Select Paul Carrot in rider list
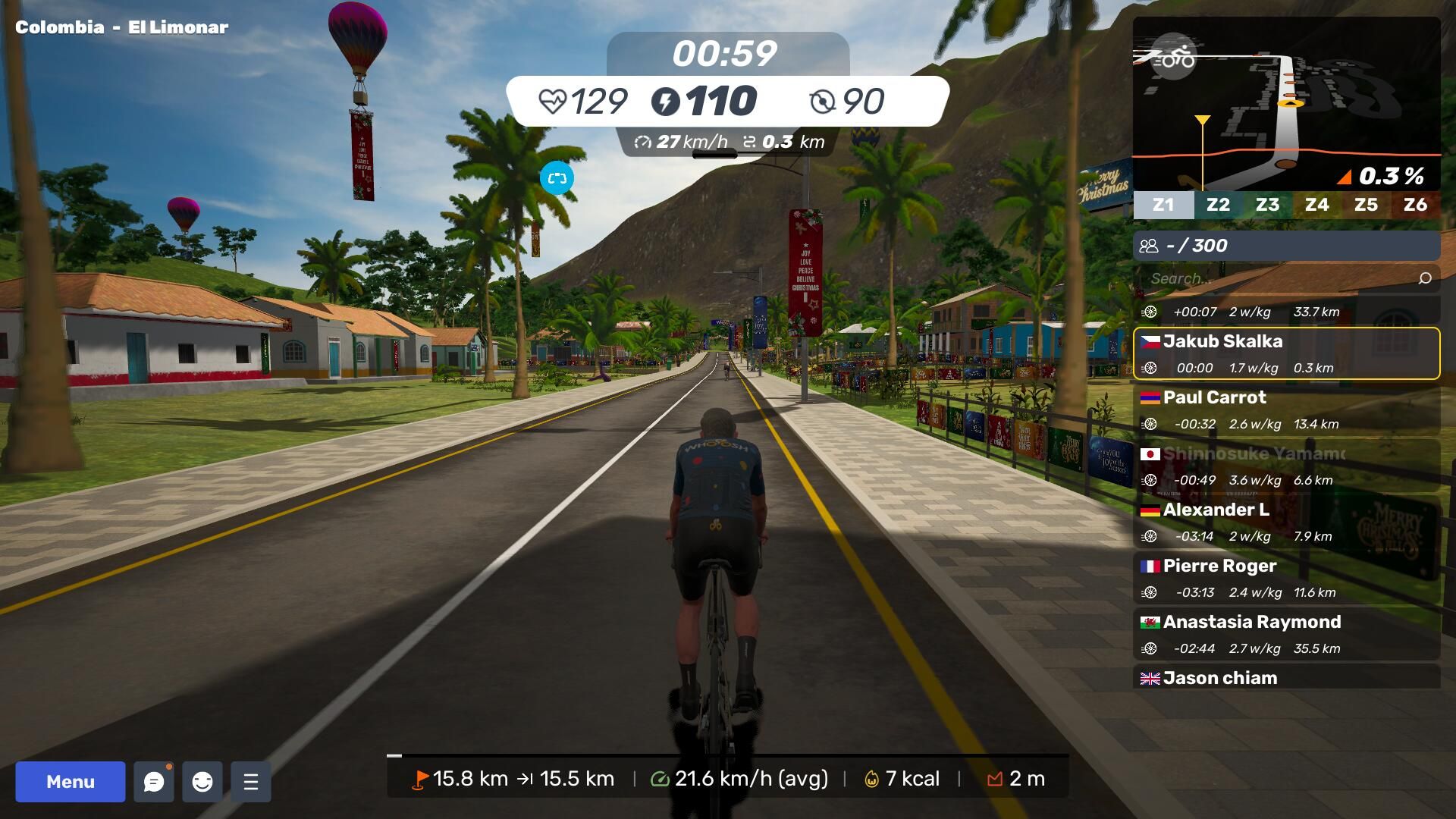 click(x=1286, y=409)
